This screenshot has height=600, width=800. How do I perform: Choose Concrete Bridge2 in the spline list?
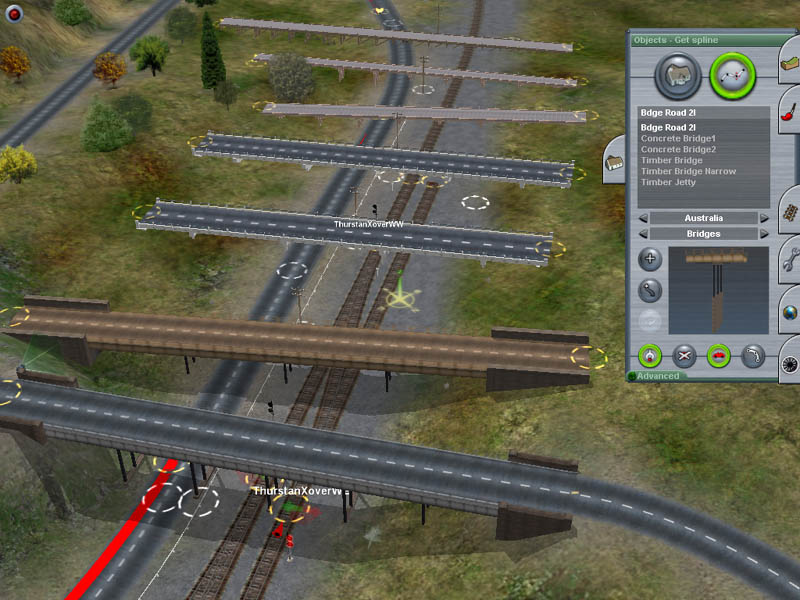point(678,150)
